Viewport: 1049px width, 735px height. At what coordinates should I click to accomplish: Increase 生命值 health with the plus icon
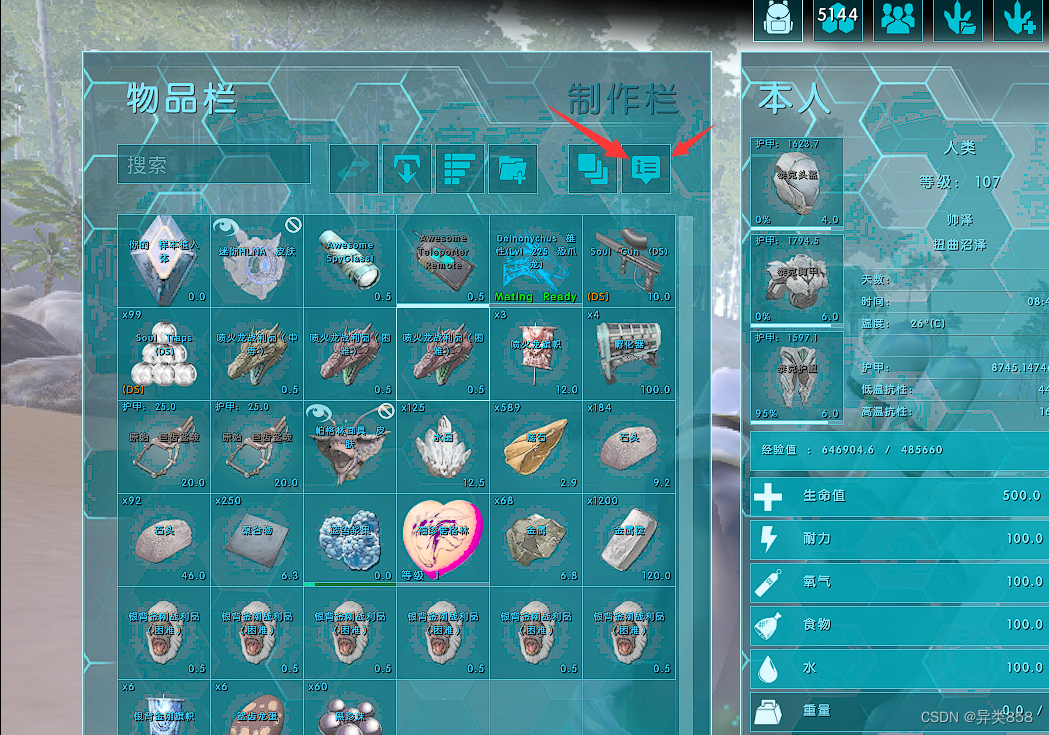(768, 496)
